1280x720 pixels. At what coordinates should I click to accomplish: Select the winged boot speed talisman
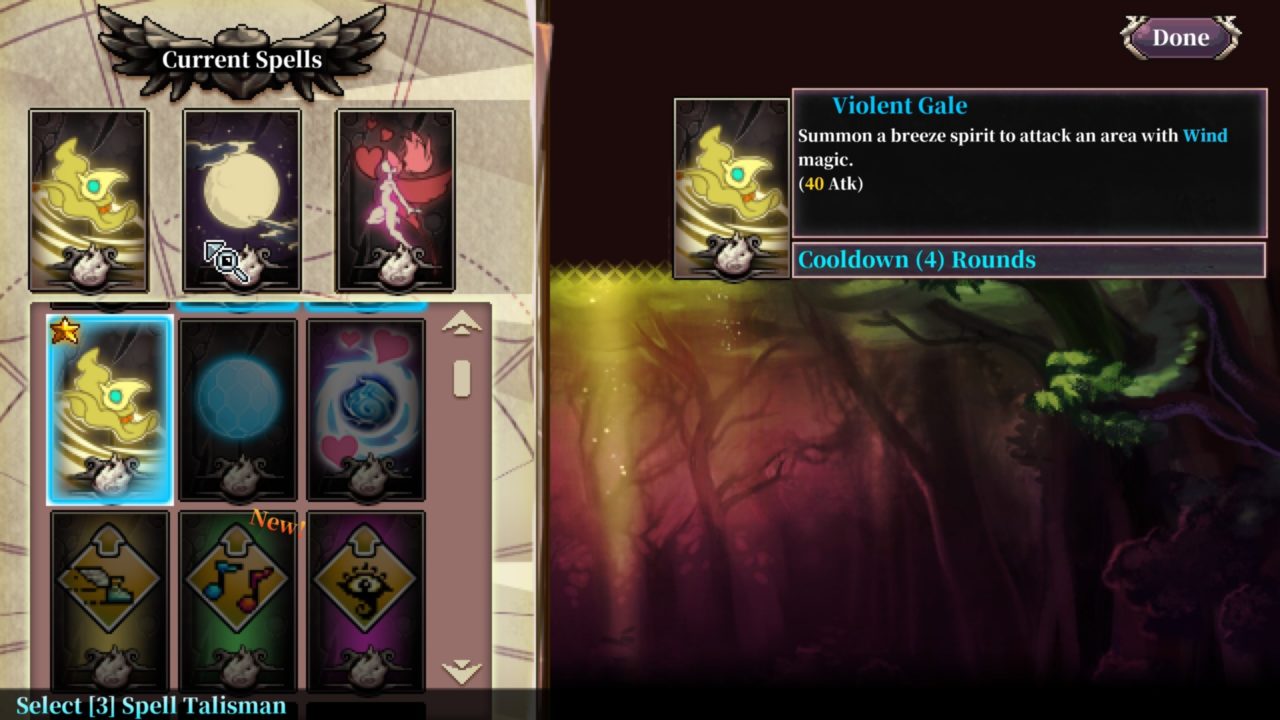click(x=109, y=600)
